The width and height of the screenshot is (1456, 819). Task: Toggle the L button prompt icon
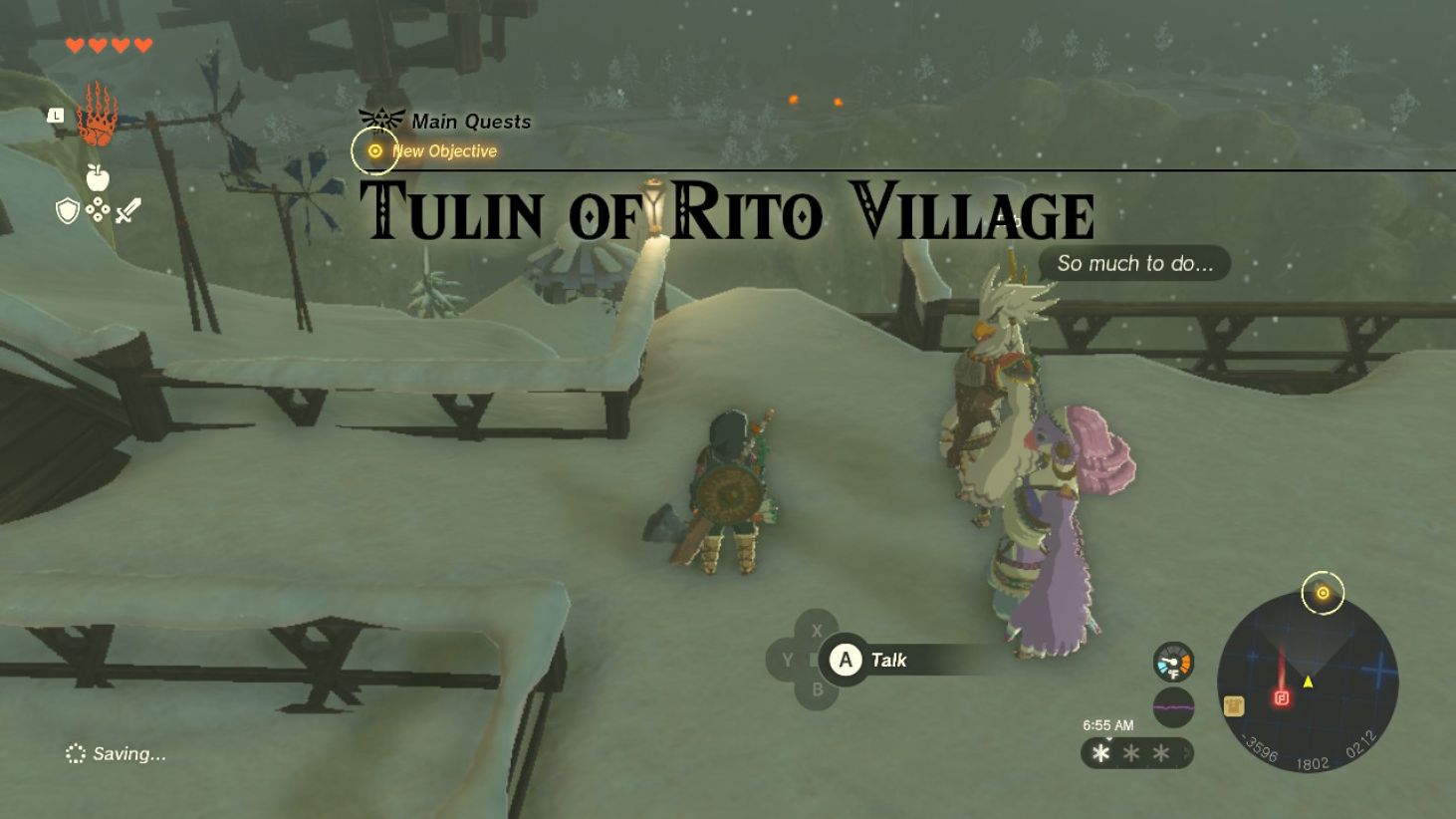(x=55, y=117)
